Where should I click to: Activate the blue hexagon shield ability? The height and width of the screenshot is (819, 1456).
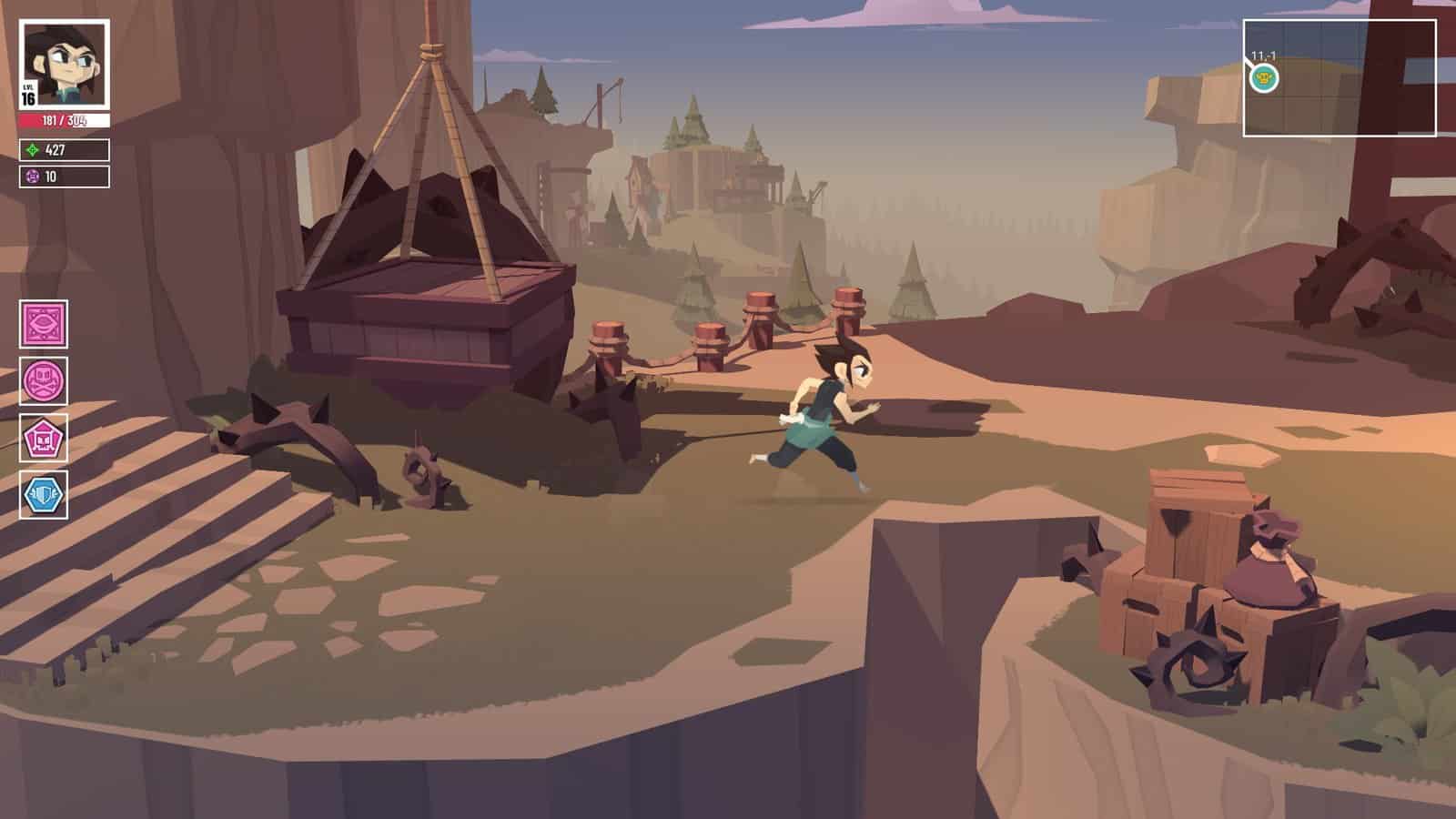44,495
